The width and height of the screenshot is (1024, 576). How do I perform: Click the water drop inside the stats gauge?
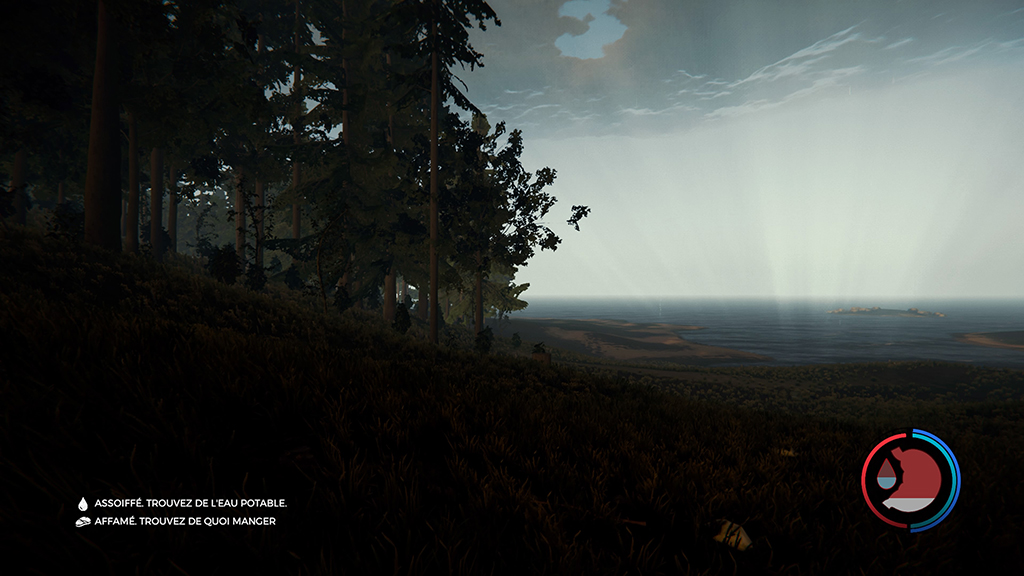click(886, 475)
